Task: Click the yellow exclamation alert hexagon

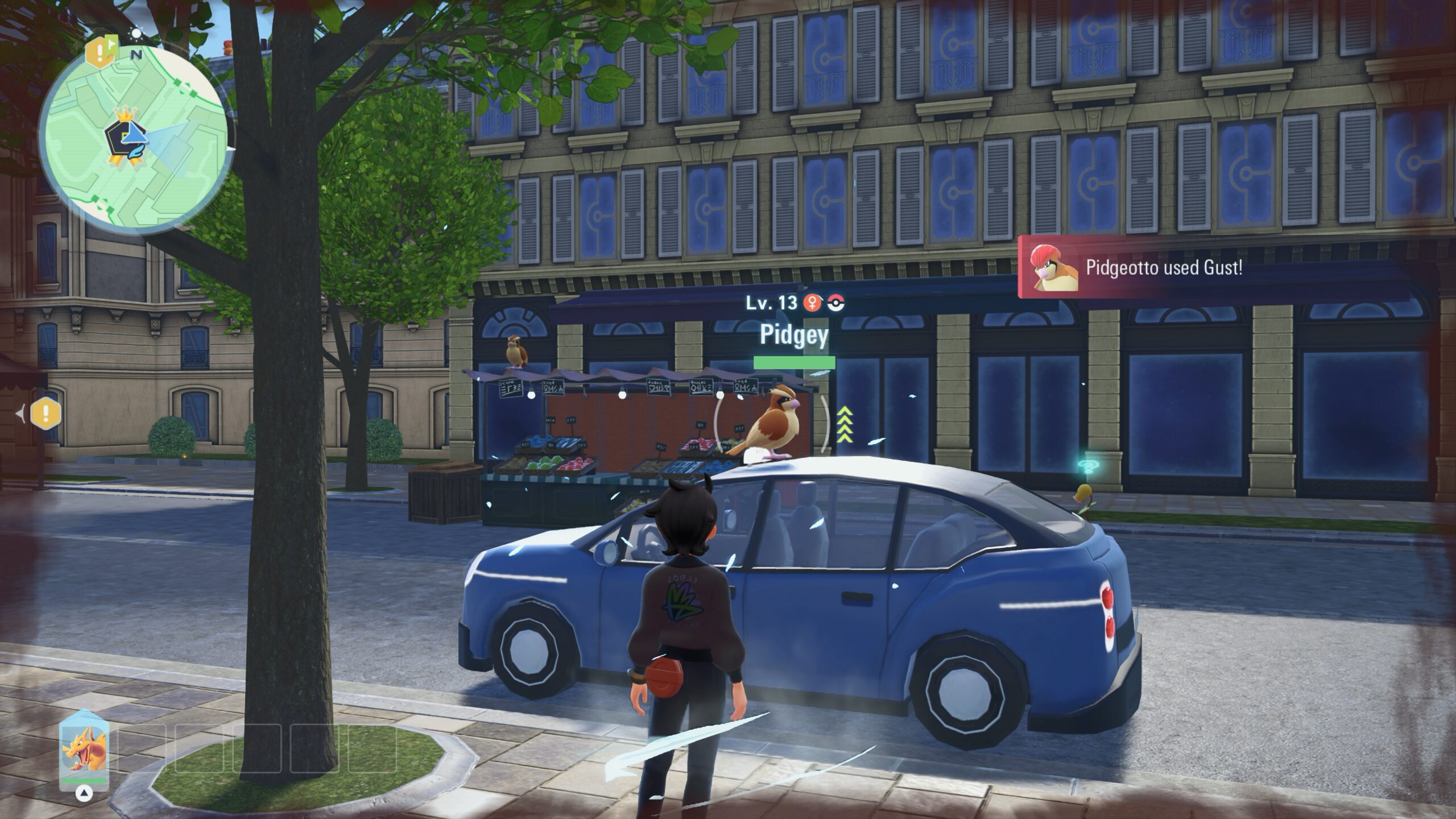Action: tap(46, 413)
